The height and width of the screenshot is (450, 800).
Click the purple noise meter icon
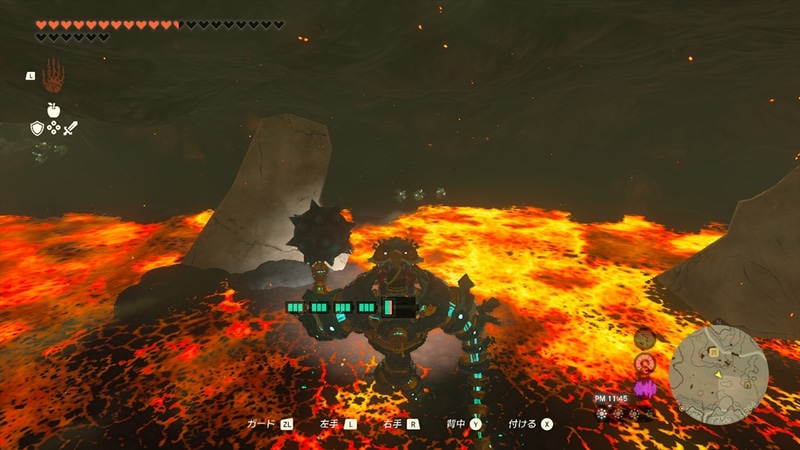coord(644,387)
